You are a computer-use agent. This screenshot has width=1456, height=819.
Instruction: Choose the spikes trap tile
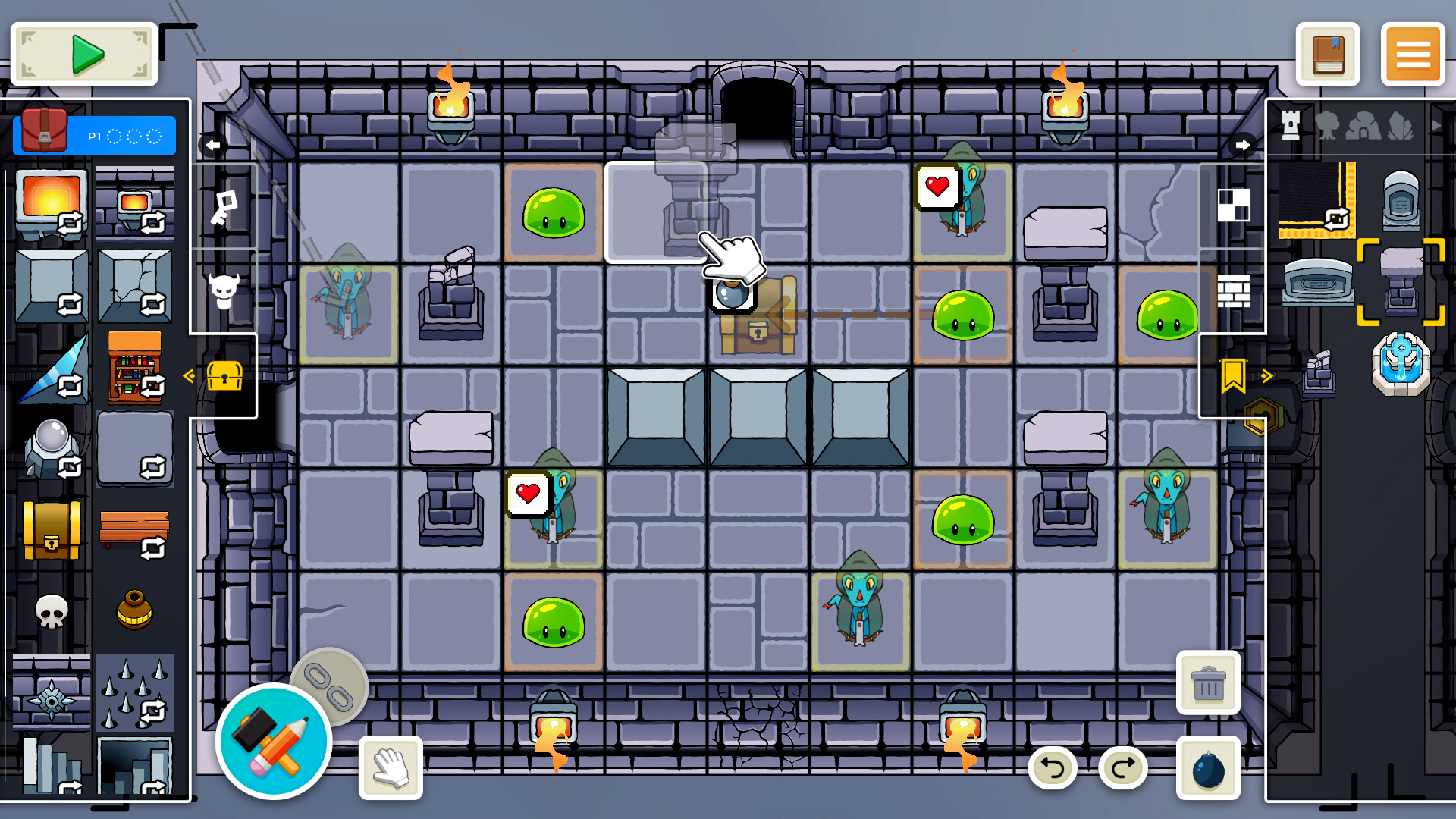click(x=135, y=690)
